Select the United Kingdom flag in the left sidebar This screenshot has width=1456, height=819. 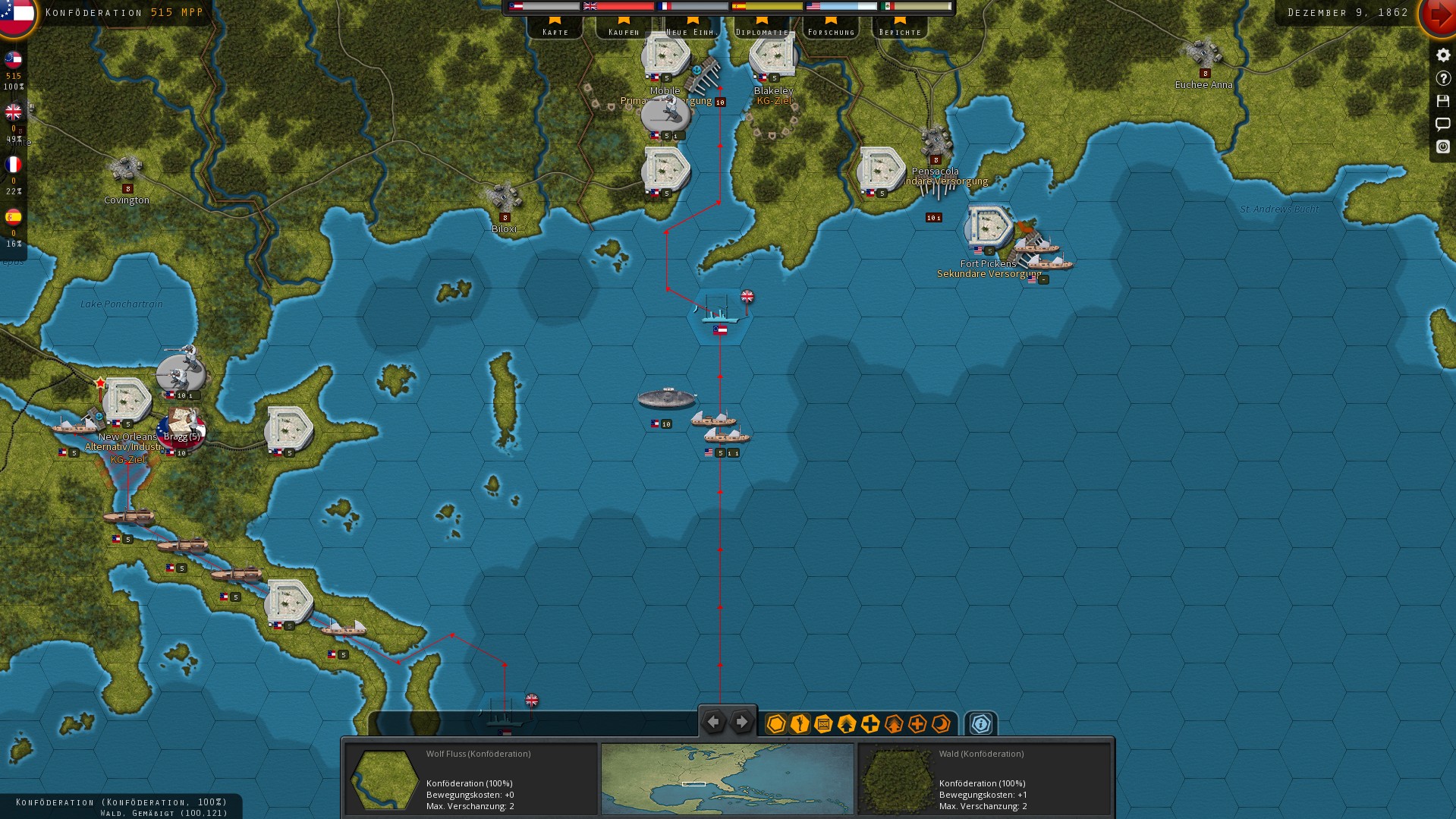click(14, 112)
